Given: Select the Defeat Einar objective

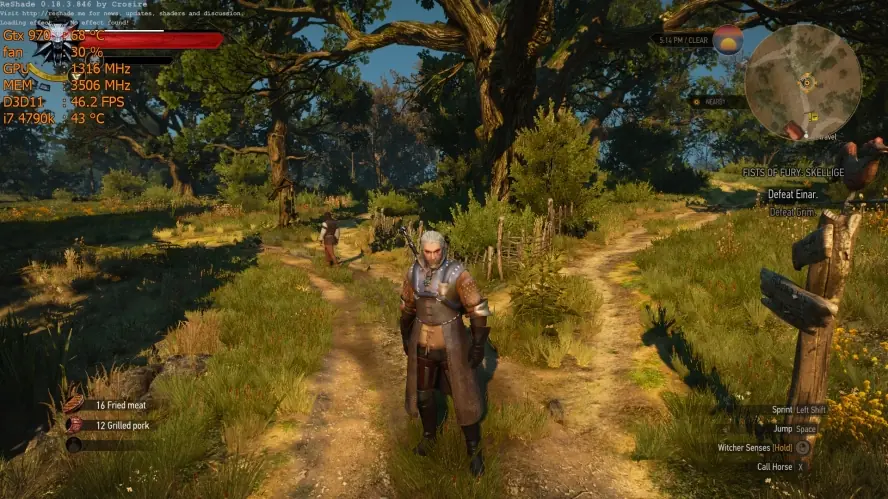Looking at the screenshot, I should pos(793,194).
